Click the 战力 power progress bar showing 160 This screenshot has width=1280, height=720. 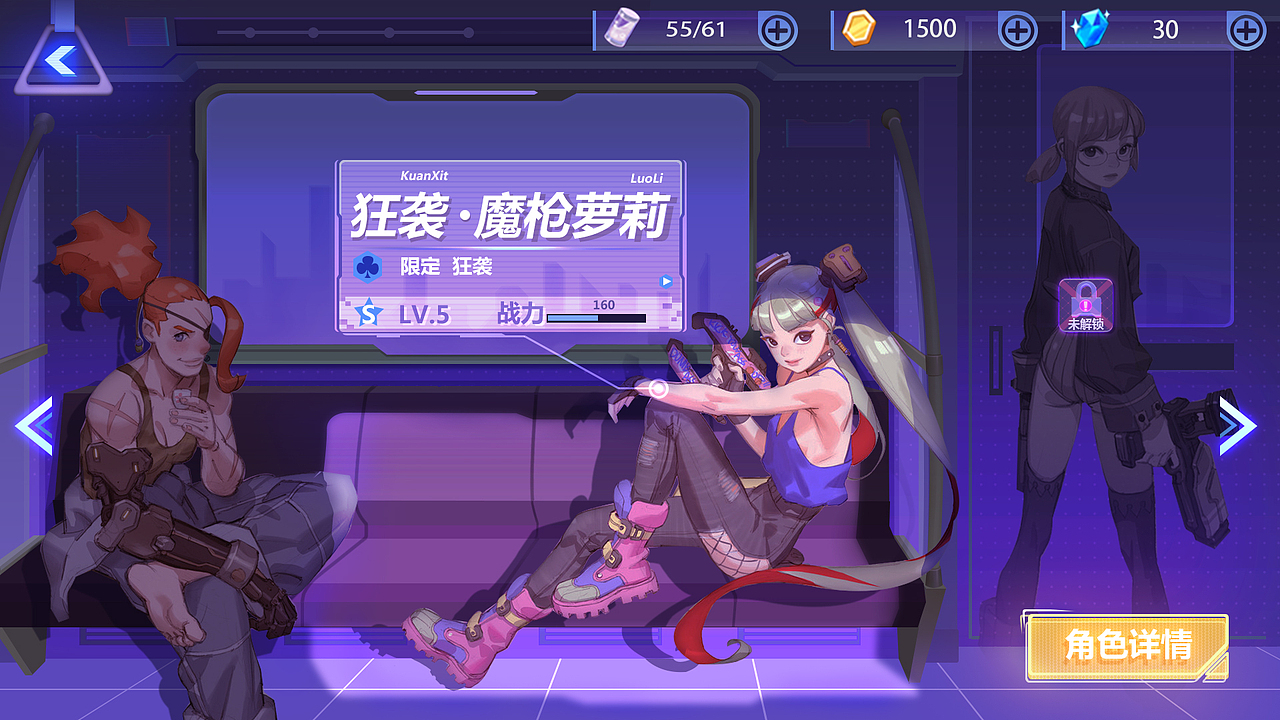(596, 318)
